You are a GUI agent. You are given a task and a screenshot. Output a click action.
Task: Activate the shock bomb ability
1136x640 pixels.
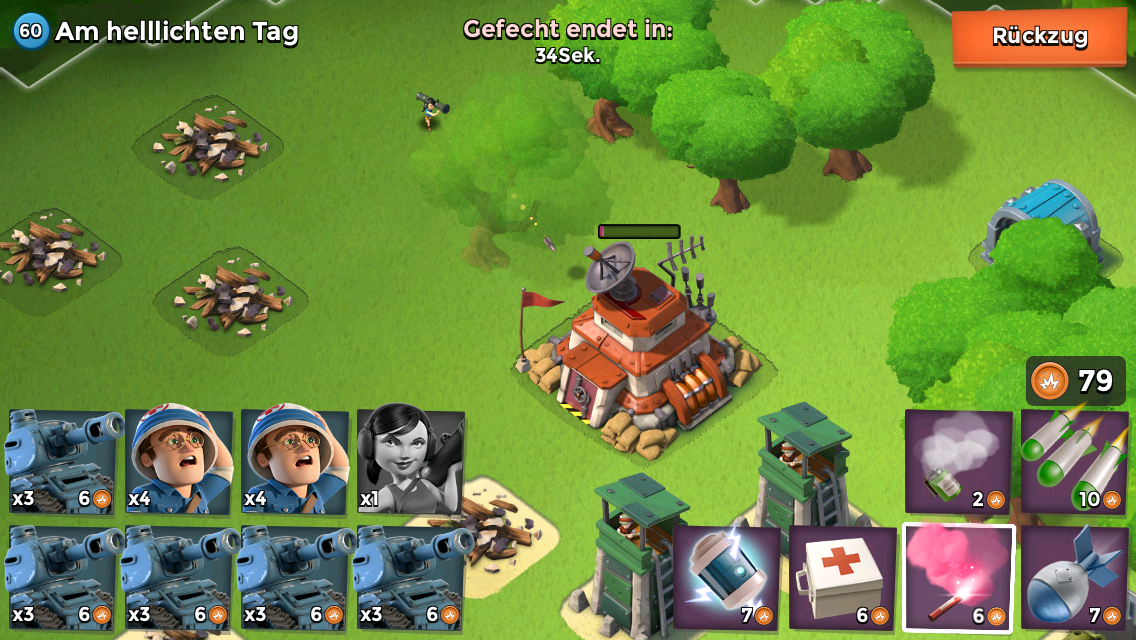point(726,578)
